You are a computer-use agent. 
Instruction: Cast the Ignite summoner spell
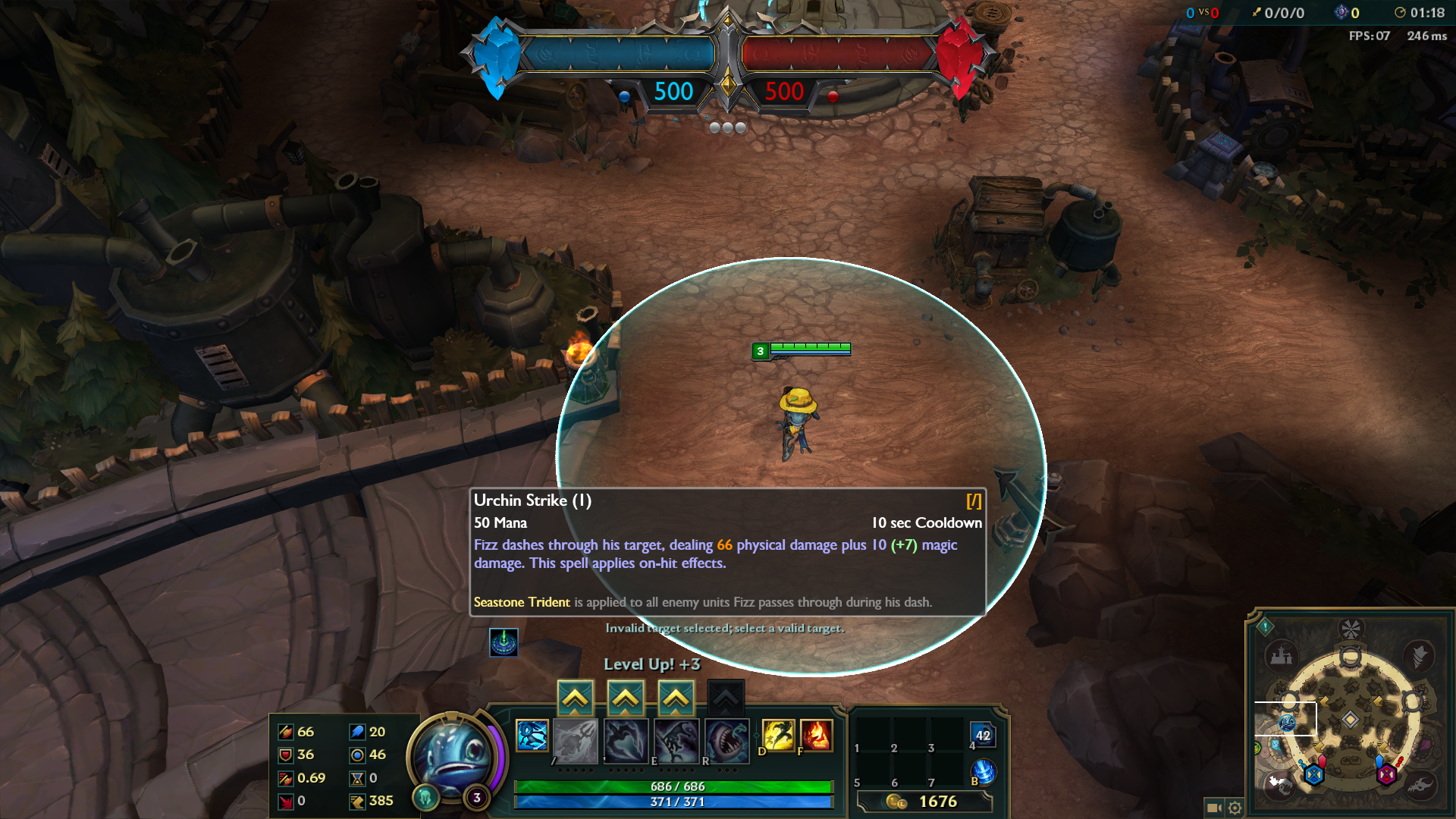(x=816, y=736)
